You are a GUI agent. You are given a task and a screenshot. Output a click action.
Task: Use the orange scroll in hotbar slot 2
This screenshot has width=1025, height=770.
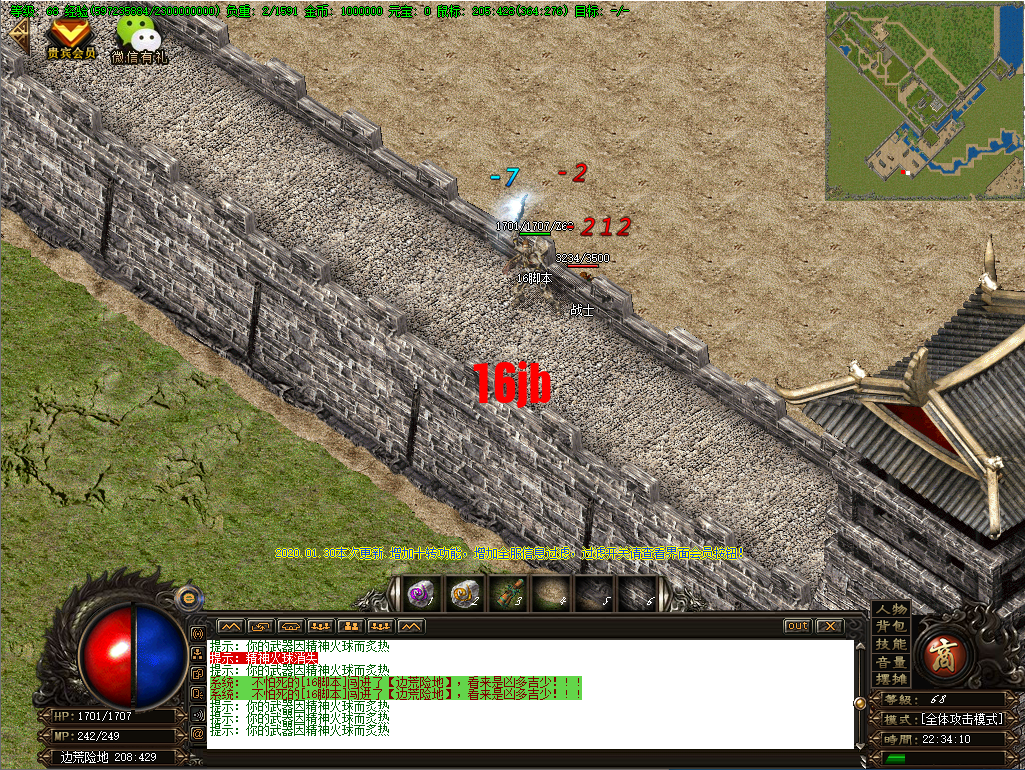[x=465, y=594]
